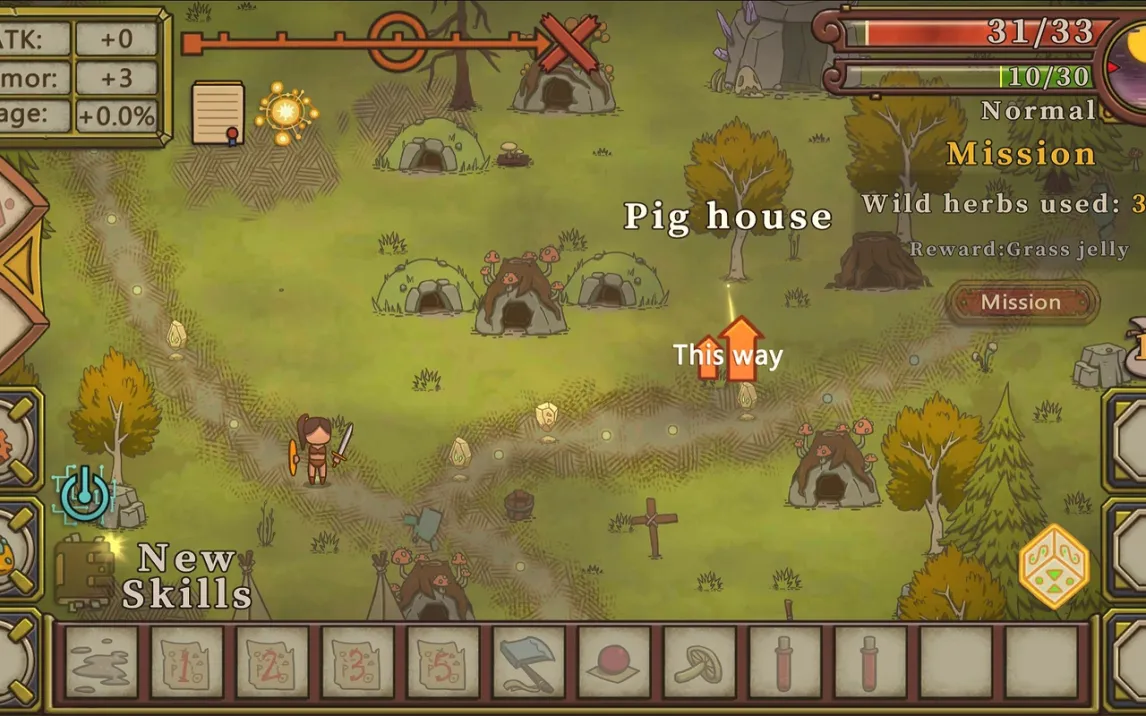Choose the map piece numbered 5
The image size is (1146, 716).
(x=443, y=662)
